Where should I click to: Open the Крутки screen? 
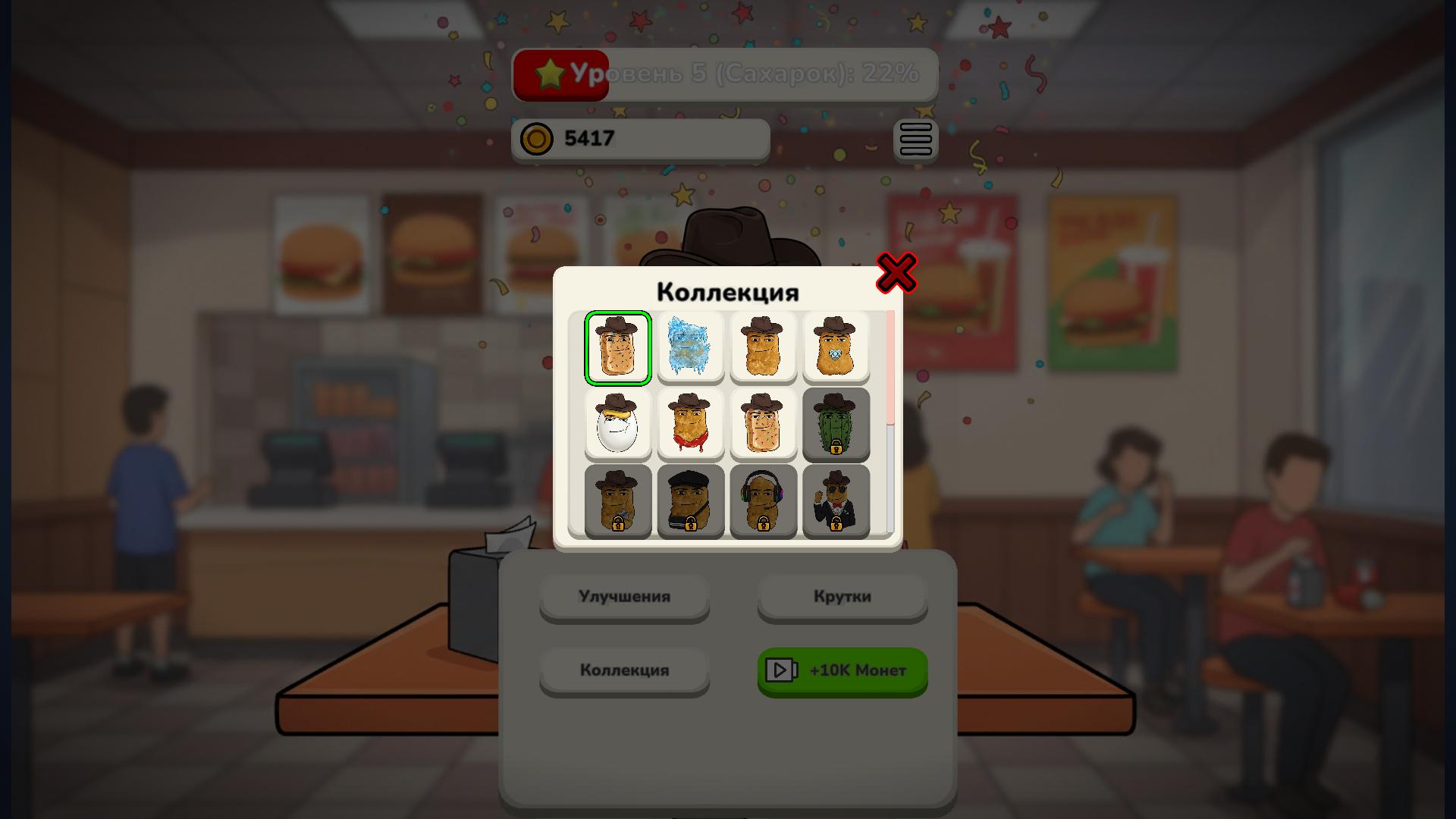click(842, 597)
